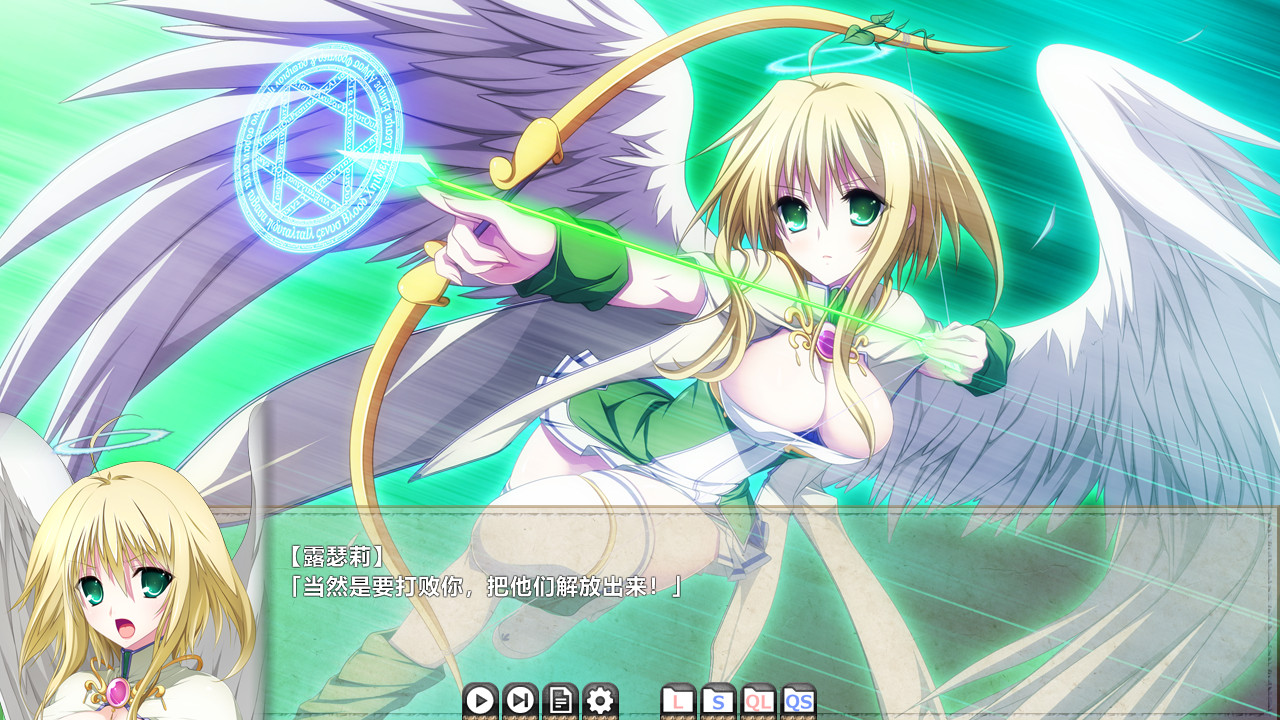Image resolution: width=1280 pixels, height=720 pixels.
Task: Open settings via the gear icon
Action: click(600, 701)
